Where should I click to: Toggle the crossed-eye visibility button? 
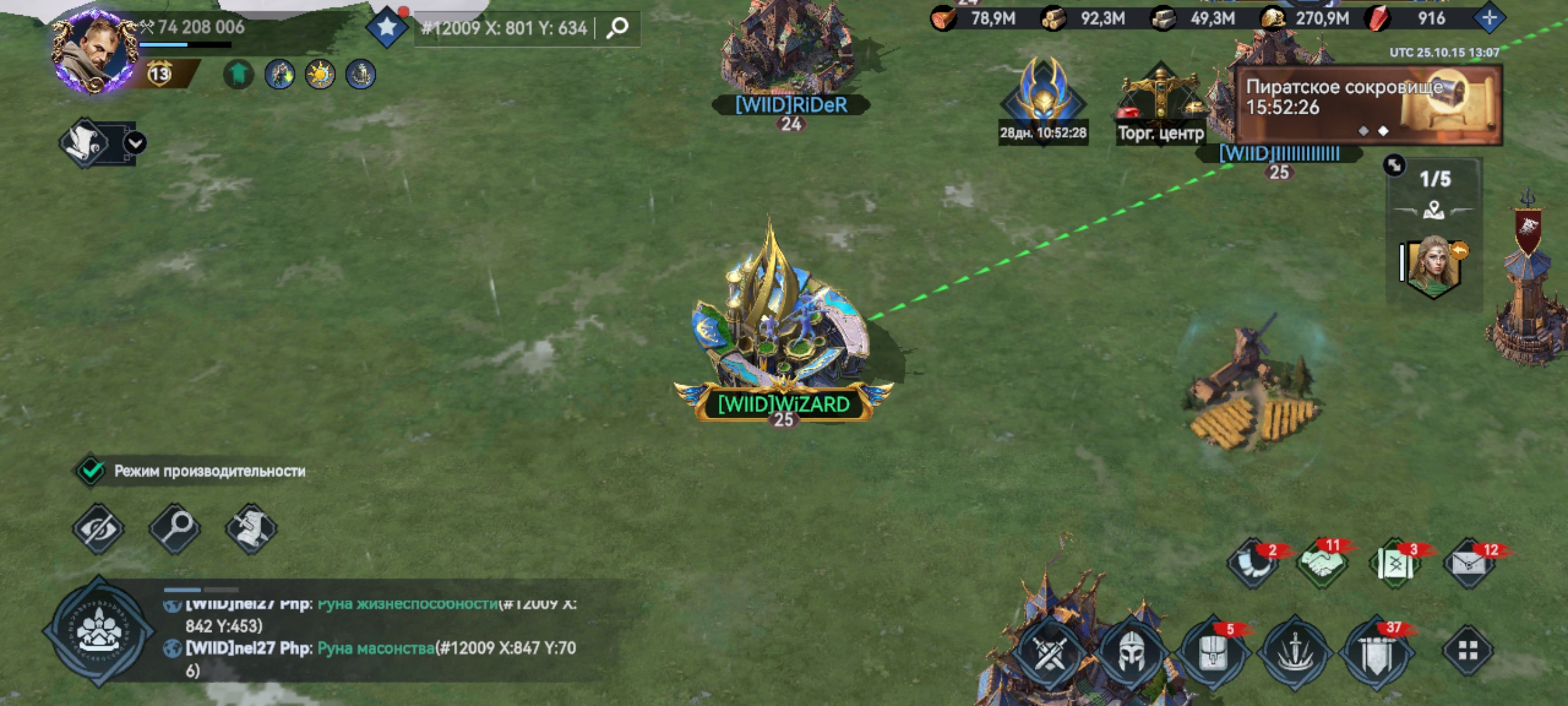pyautogui.click(x=98, y=528)
